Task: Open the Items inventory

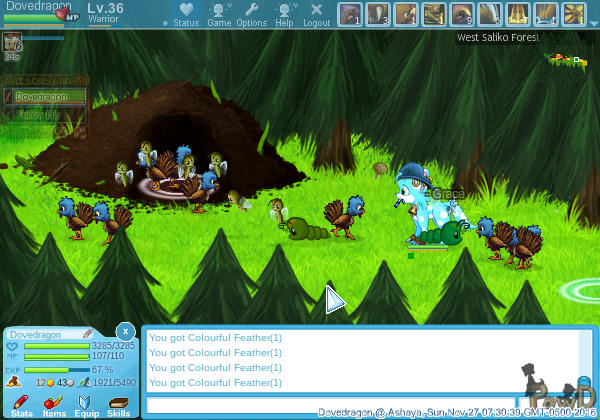Action: pos(53,403)
